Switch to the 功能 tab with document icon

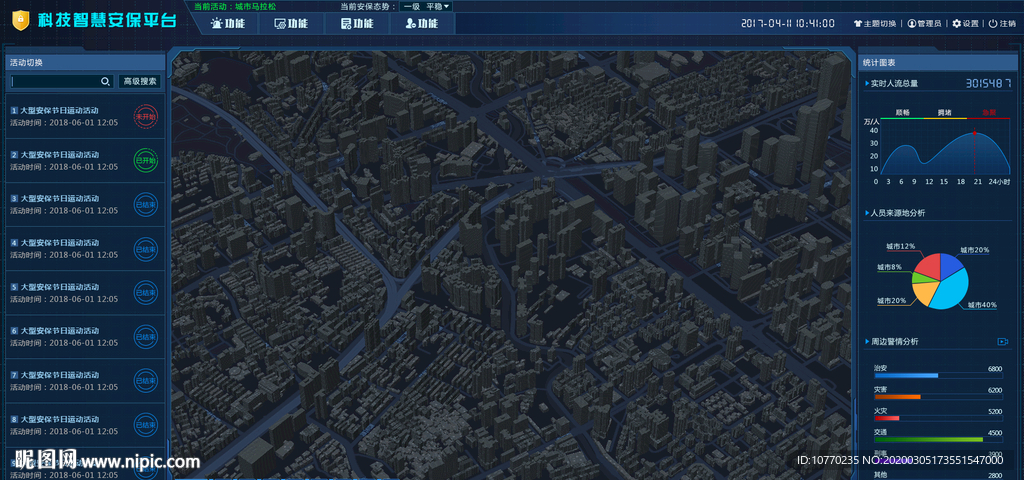pos(357,24)
